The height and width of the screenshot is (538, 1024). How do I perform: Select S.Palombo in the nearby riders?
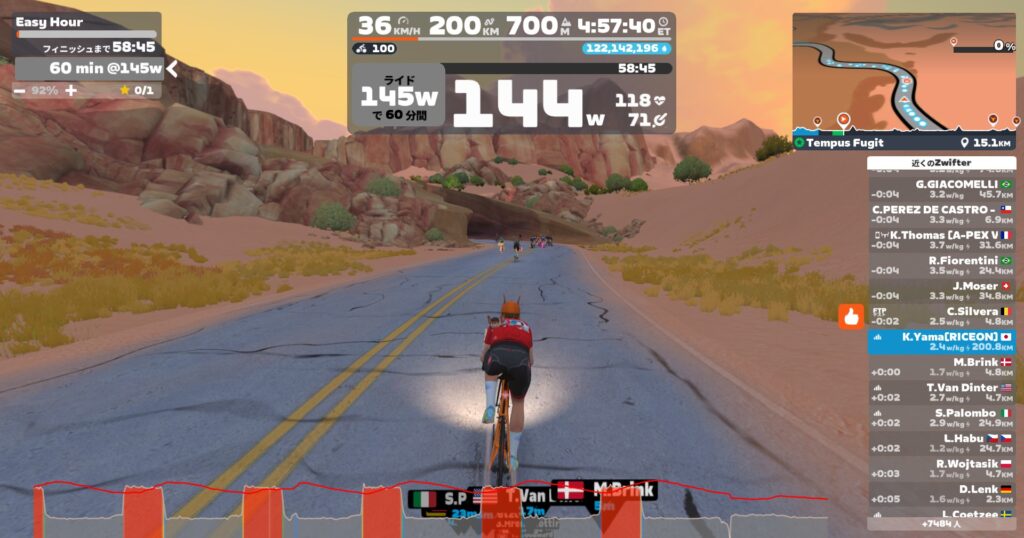[940, 418]
